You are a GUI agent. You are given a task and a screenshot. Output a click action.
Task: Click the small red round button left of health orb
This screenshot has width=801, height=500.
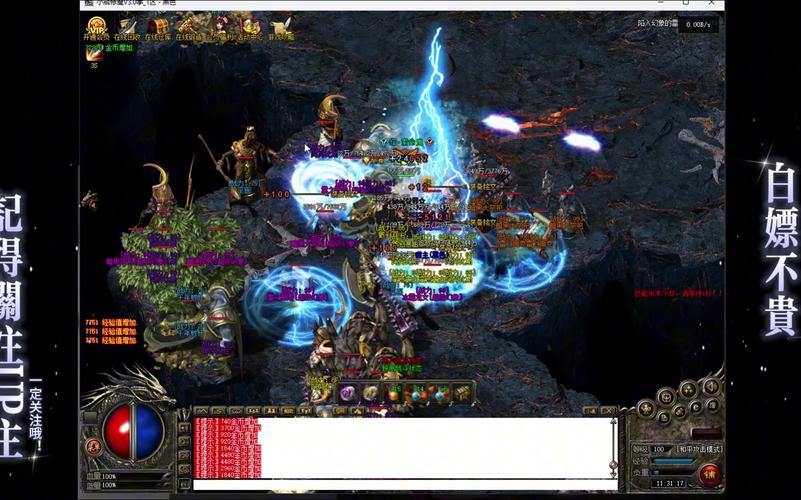(93, 447)
